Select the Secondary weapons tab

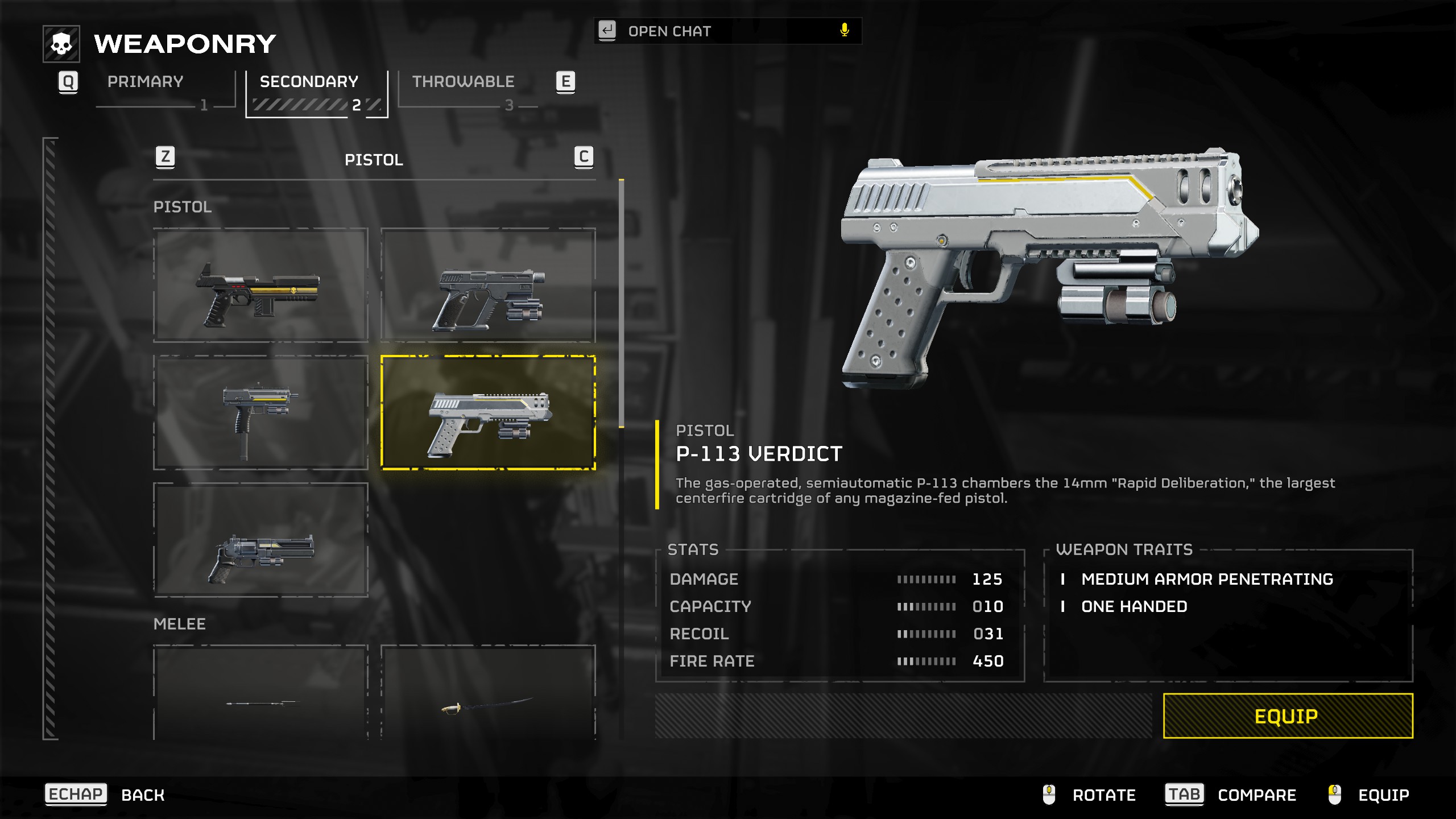309,82
